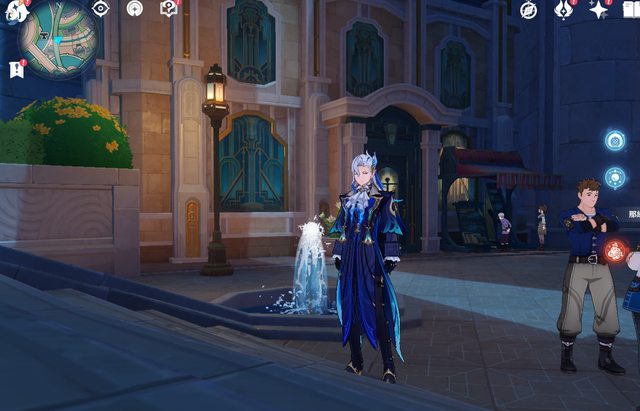
Task: Open the speech bubble question mark icon
Action: click(x=169, y=9)
